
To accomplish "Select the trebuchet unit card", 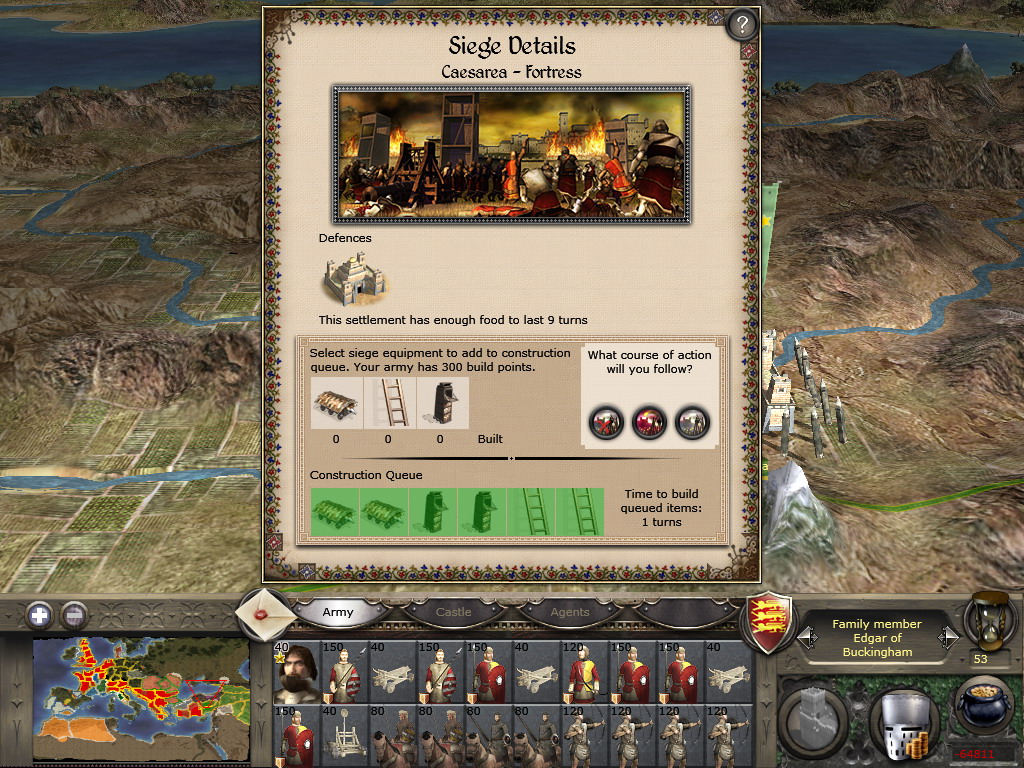I will pos(342,736).
